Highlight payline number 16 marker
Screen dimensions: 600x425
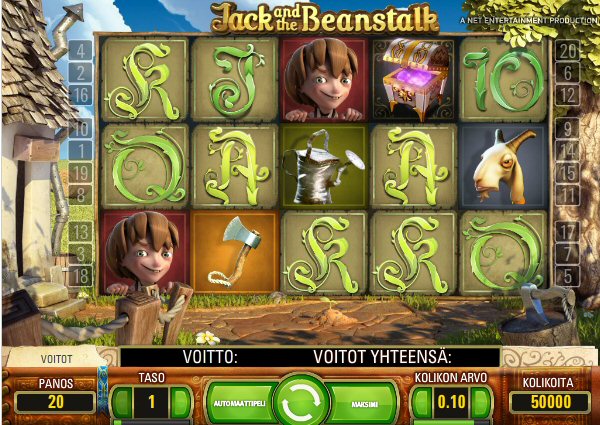pyautogui.click(x=80, y=96)
